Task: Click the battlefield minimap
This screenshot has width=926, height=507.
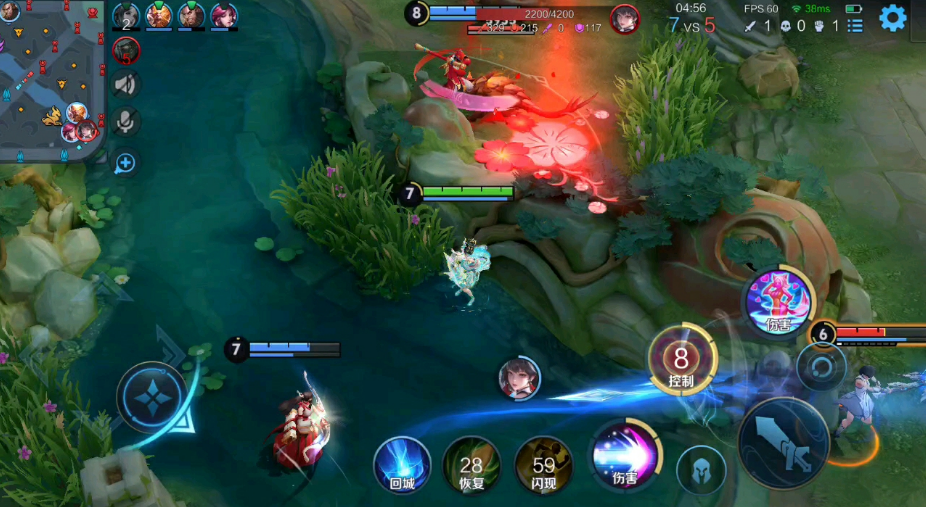Action: point(52,80)
